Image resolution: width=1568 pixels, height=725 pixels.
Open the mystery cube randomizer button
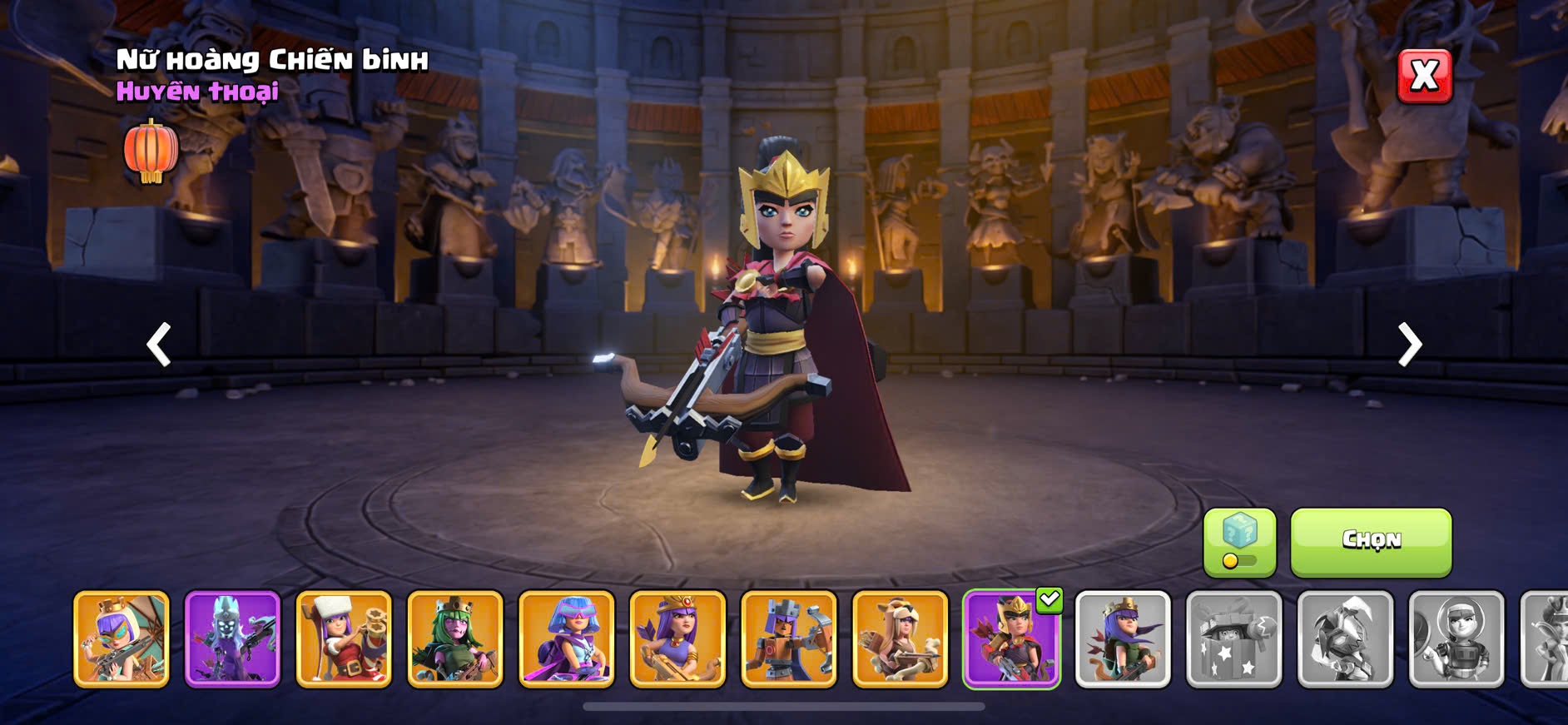pos(1239,542)
